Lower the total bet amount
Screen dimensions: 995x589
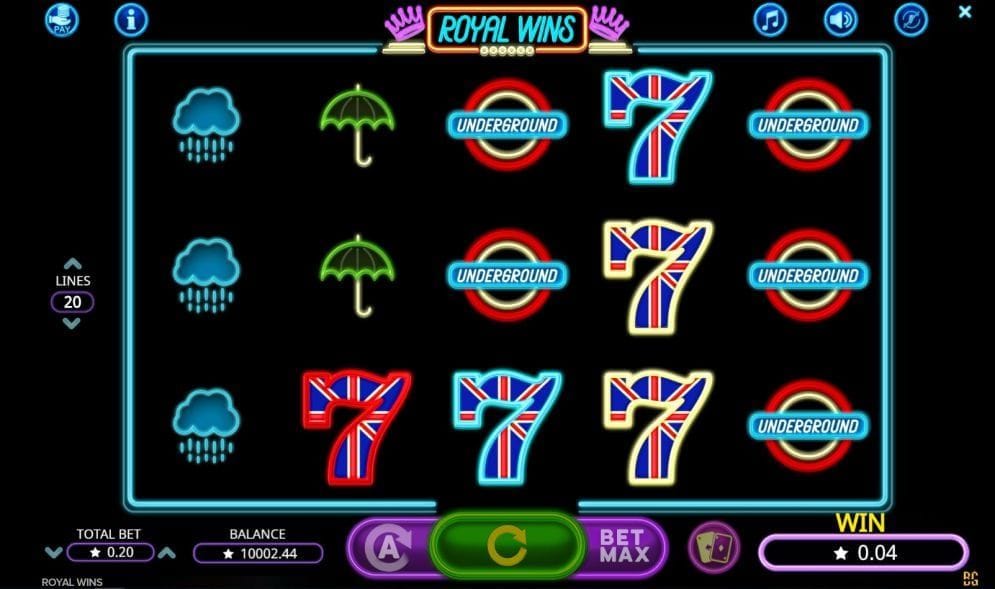point(53,553)
